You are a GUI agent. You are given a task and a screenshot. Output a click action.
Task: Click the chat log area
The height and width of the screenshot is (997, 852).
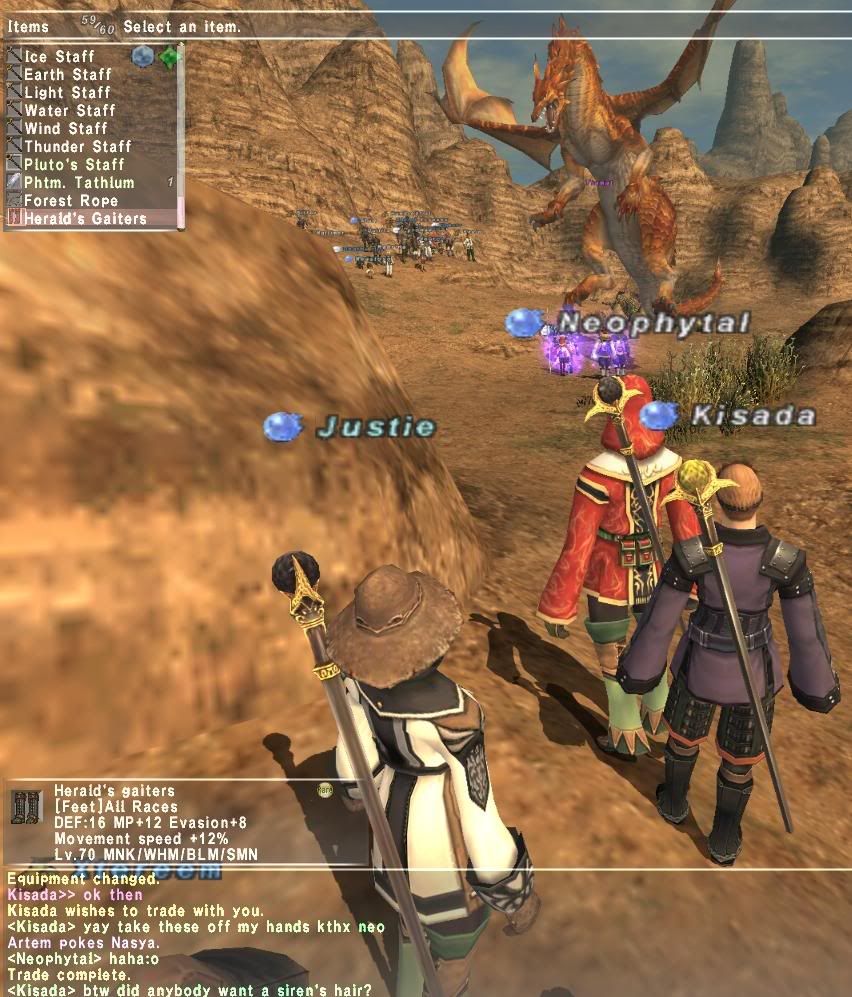point(200,934)
